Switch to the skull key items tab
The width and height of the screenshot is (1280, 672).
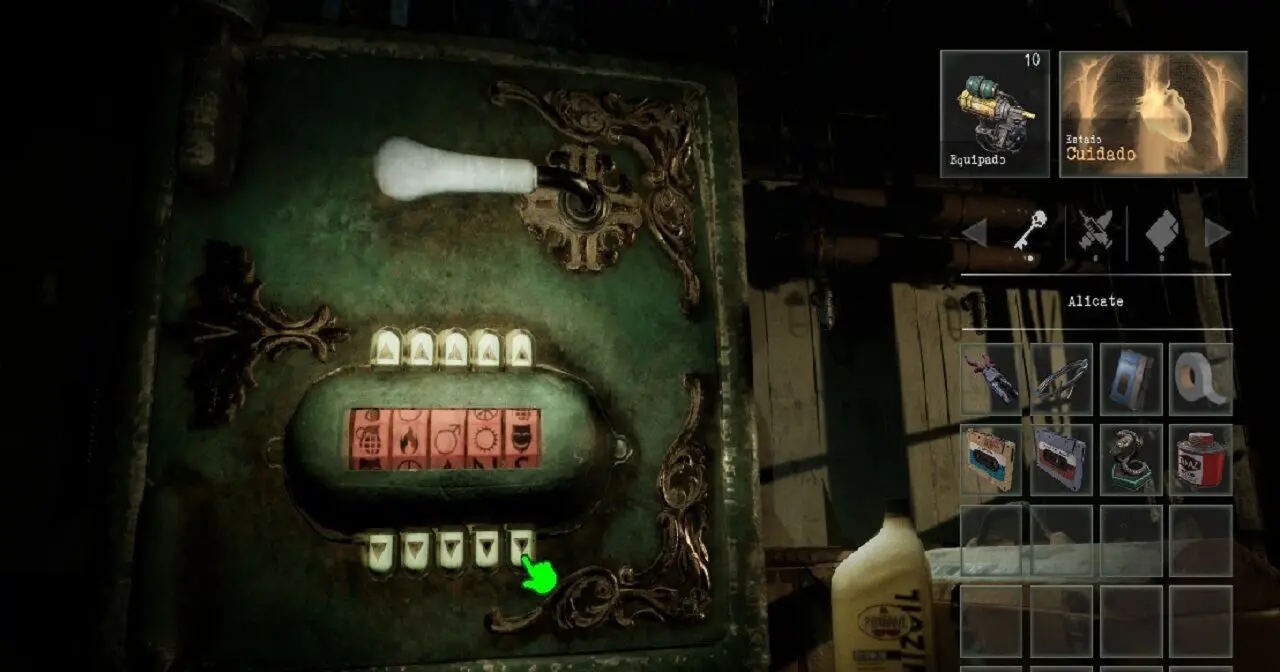(x=1029, y=234)
